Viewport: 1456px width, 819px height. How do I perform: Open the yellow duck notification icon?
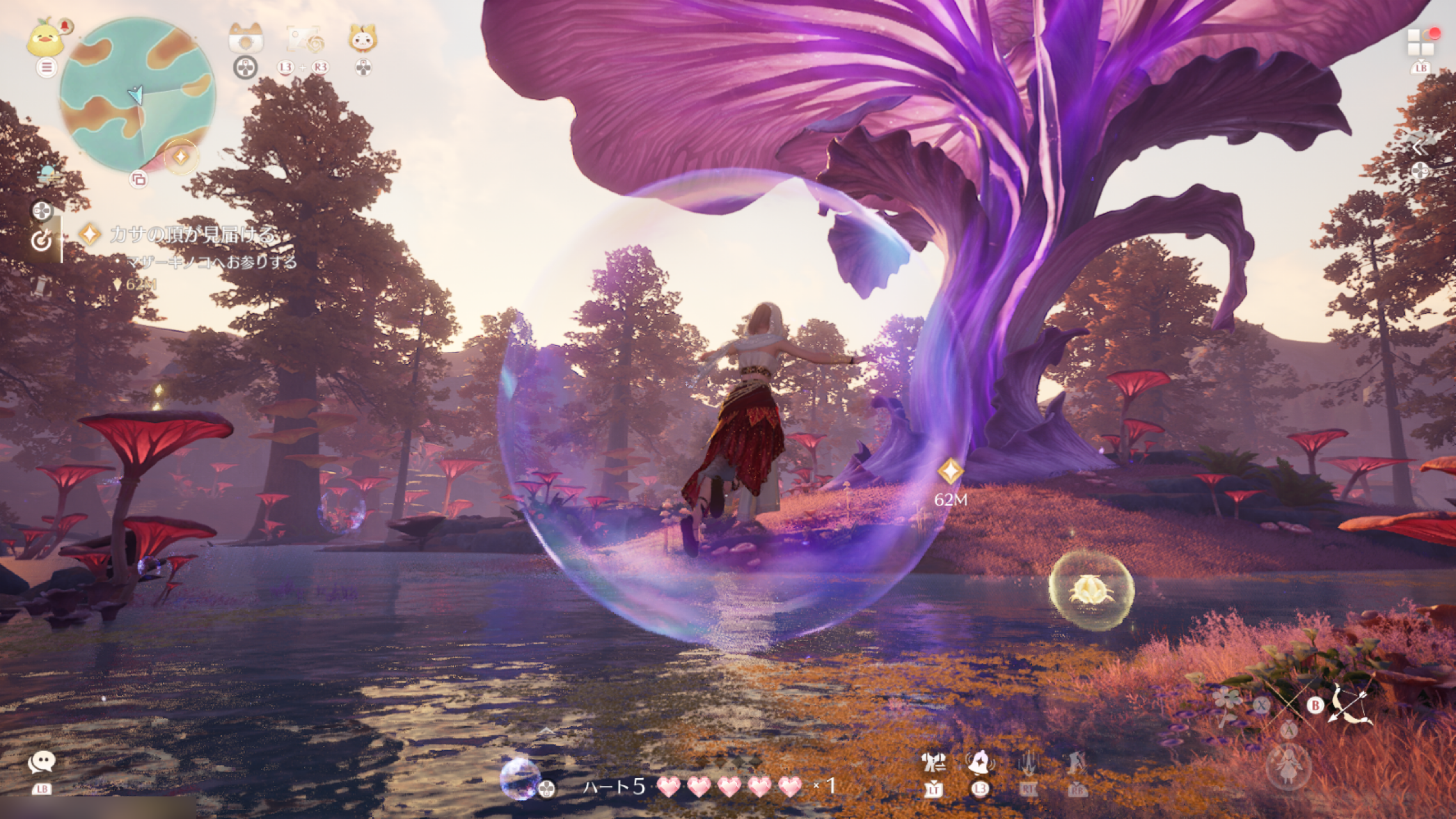45,39
